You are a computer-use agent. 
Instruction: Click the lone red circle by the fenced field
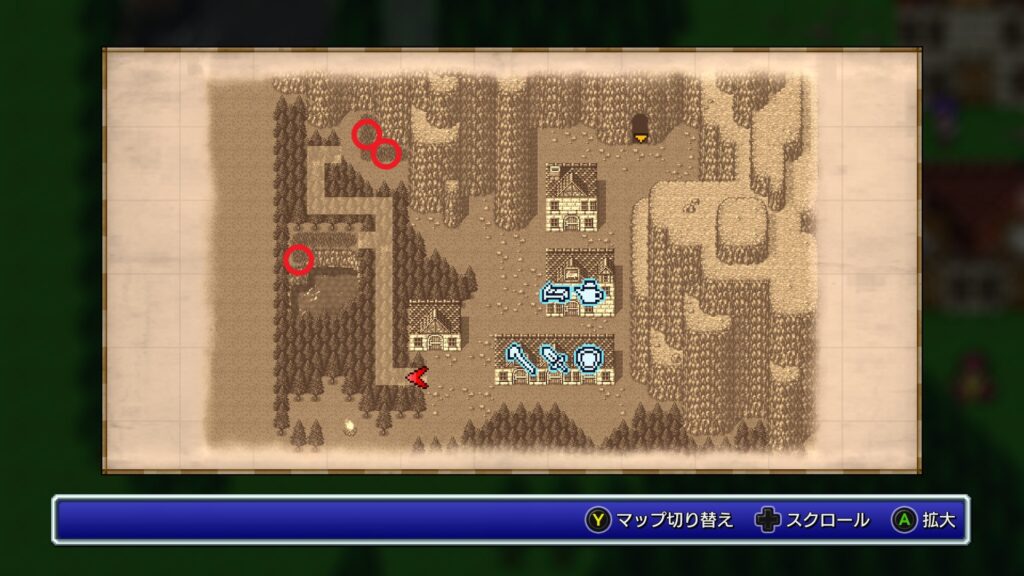click(x=298, y=260)
